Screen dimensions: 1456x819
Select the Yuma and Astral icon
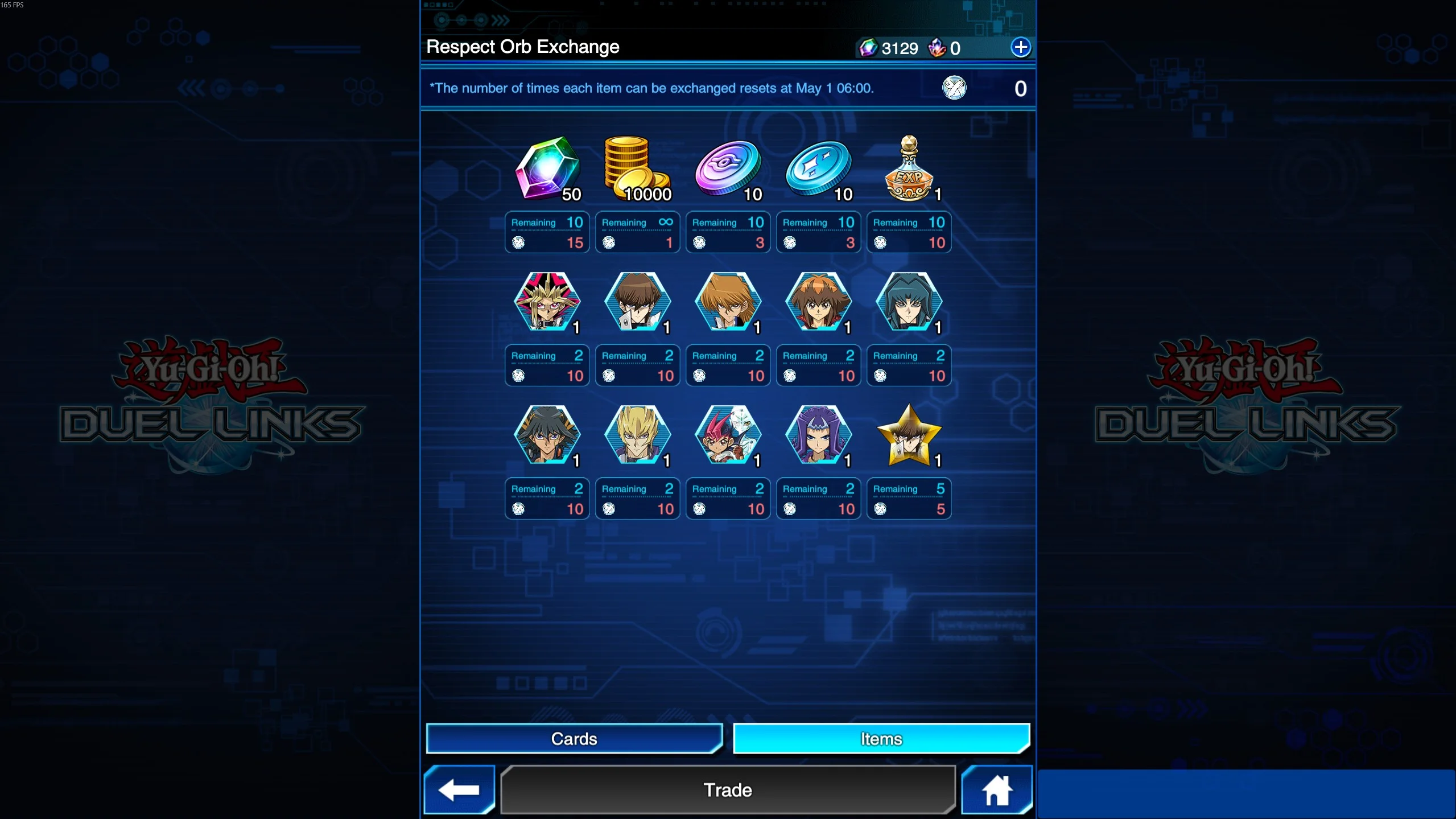pyautogui.click(x=728, y=435)
